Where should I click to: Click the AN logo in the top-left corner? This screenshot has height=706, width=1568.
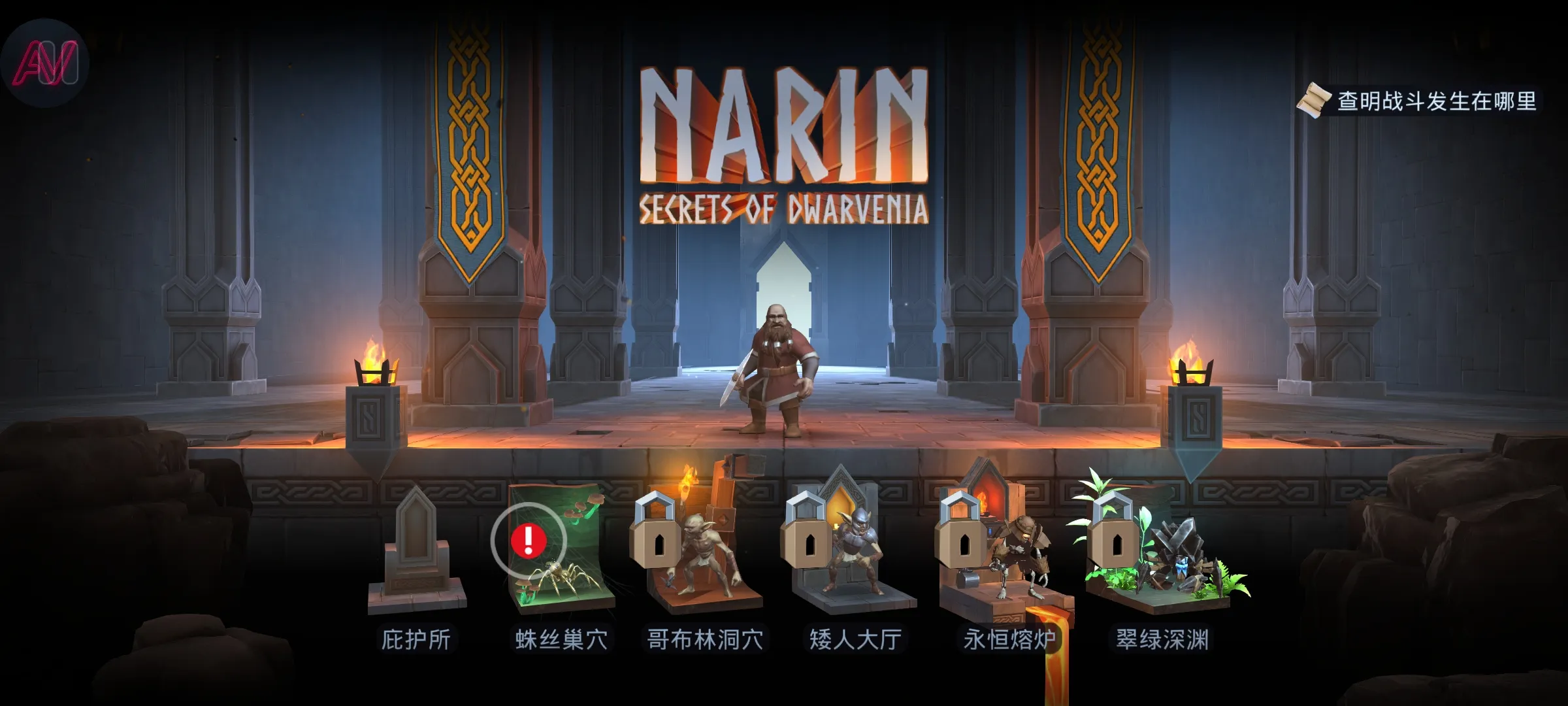click(x=47, y=62)
